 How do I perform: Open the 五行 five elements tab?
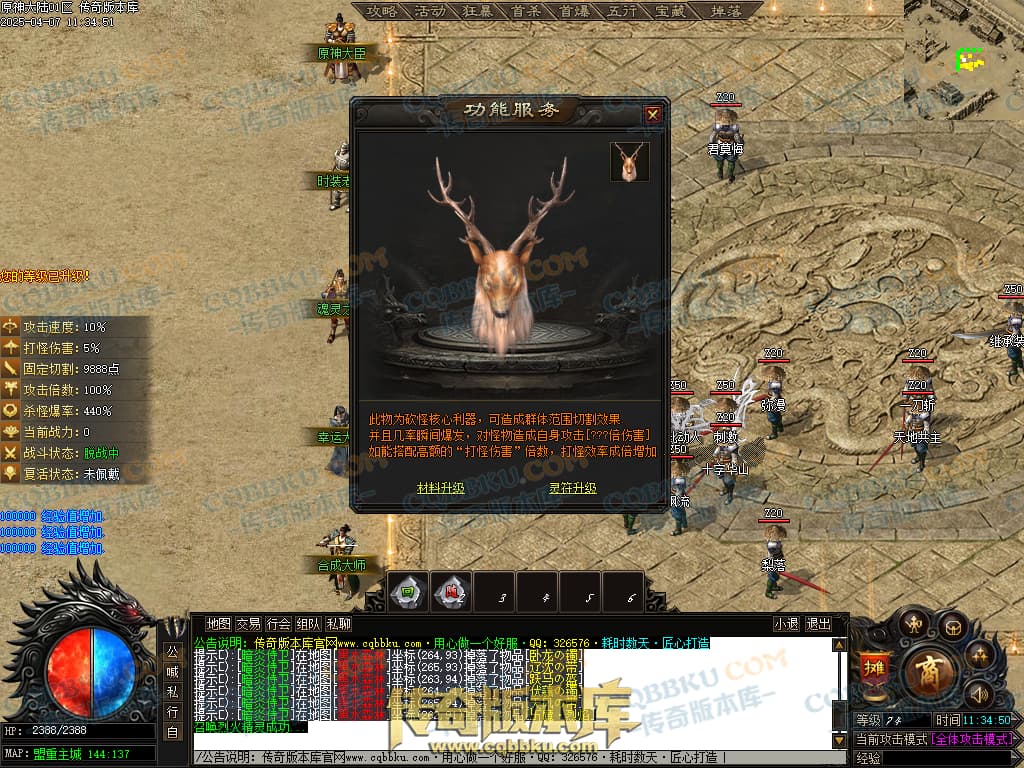[621, 11]
